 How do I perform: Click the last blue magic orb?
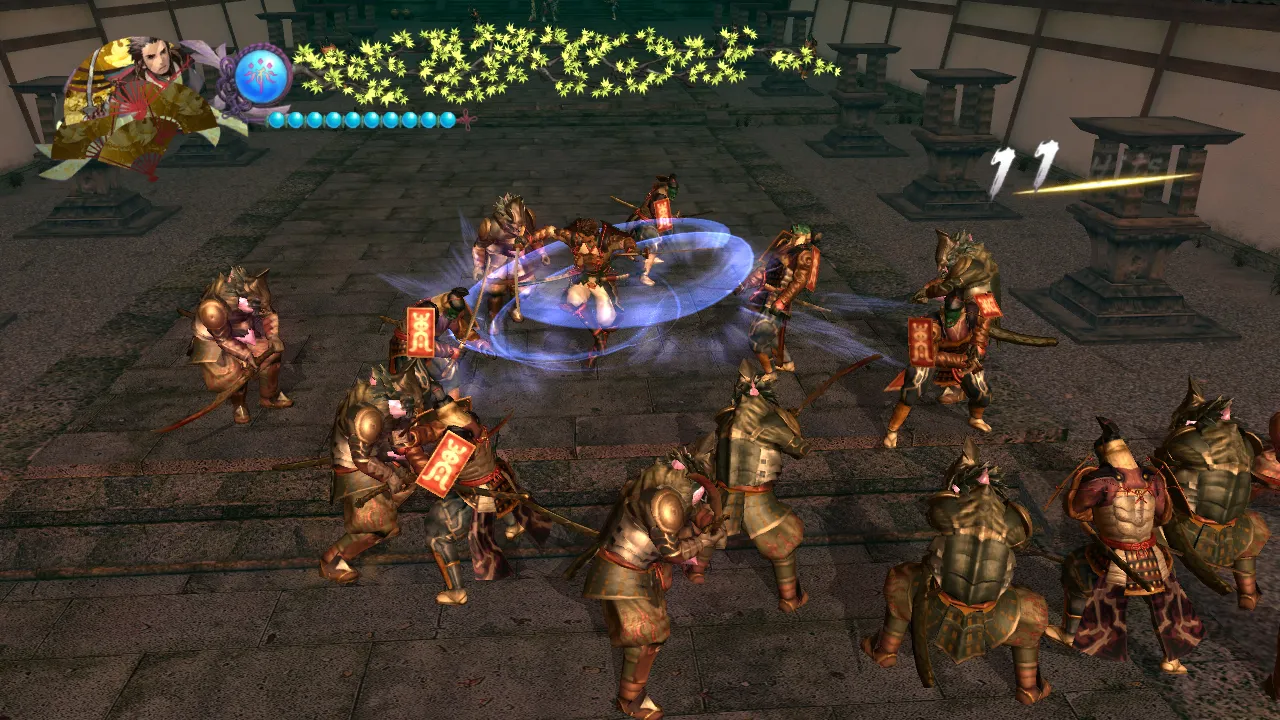coord(449,118)
